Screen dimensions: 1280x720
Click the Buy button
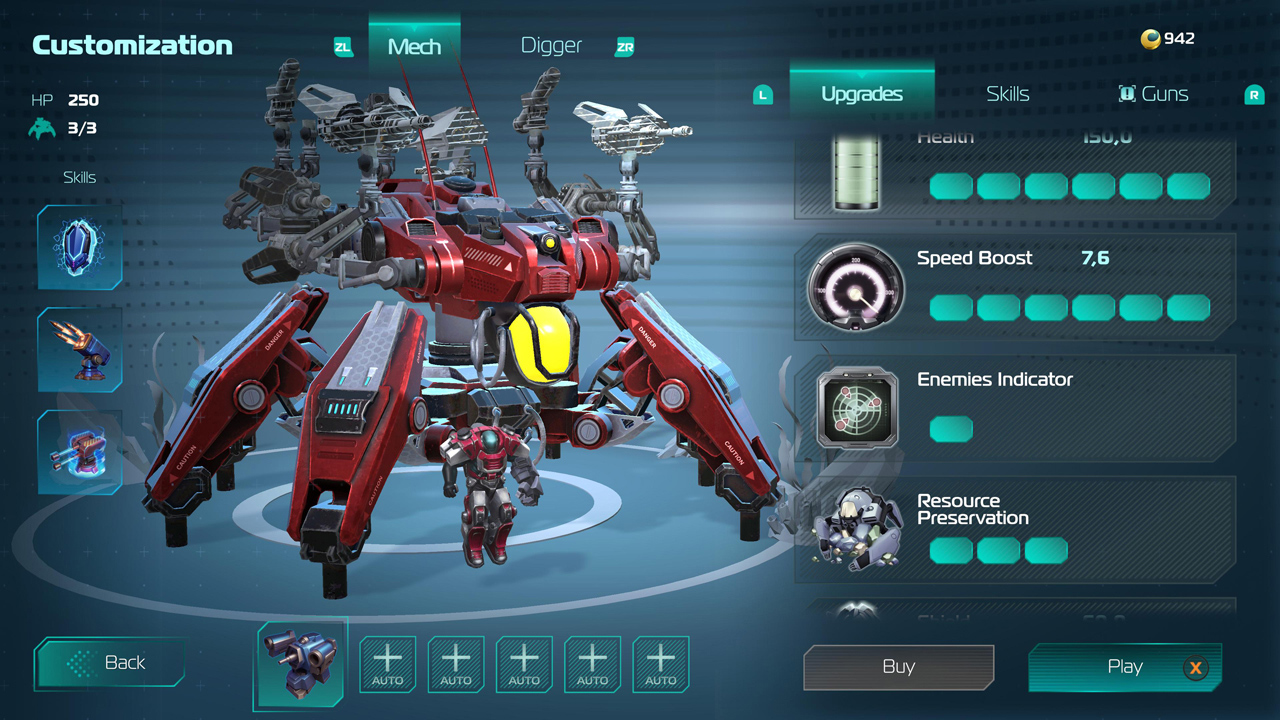click(x=897, y=667)
